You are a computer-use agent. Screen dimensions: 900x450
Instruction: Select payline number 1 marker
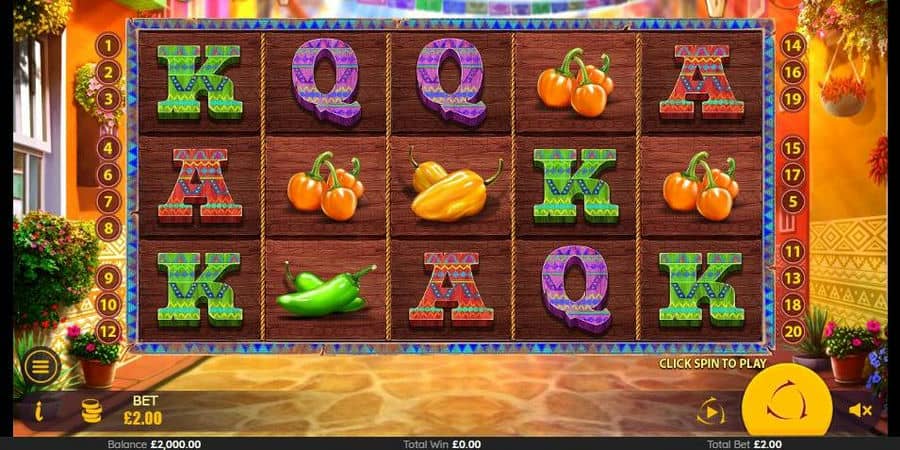tap(108, 45)
